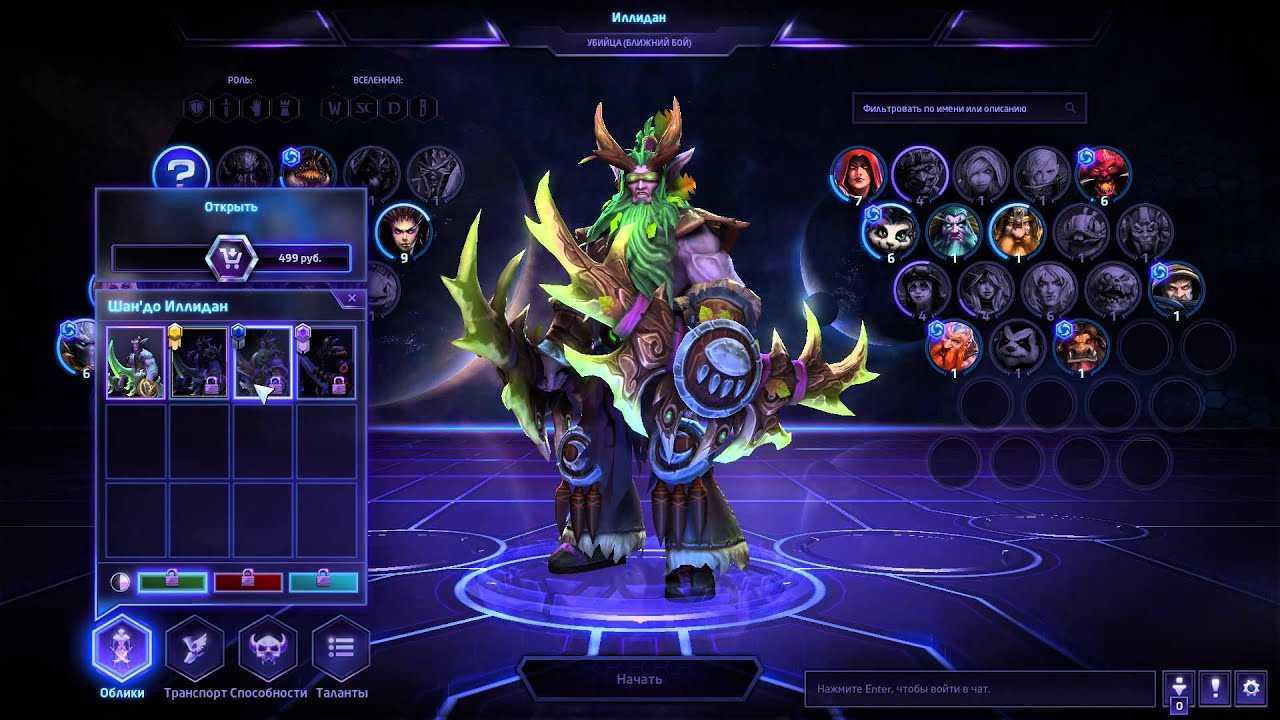1280x720 pixels.
Task: Pick the teal tint color variant
Action: click(323, 582)
